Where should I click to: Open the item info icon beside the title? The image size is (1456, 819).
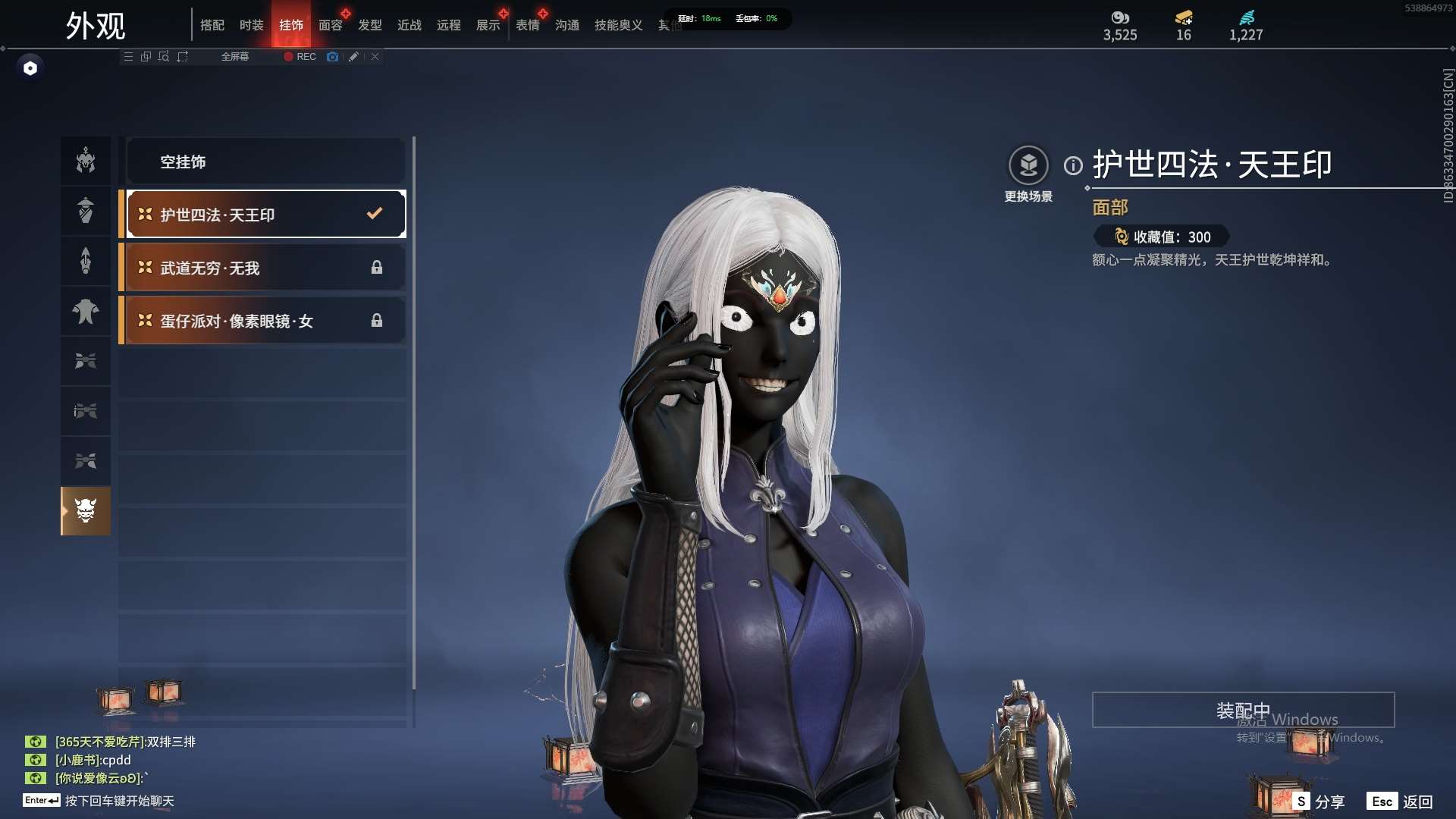point(1073,165)
